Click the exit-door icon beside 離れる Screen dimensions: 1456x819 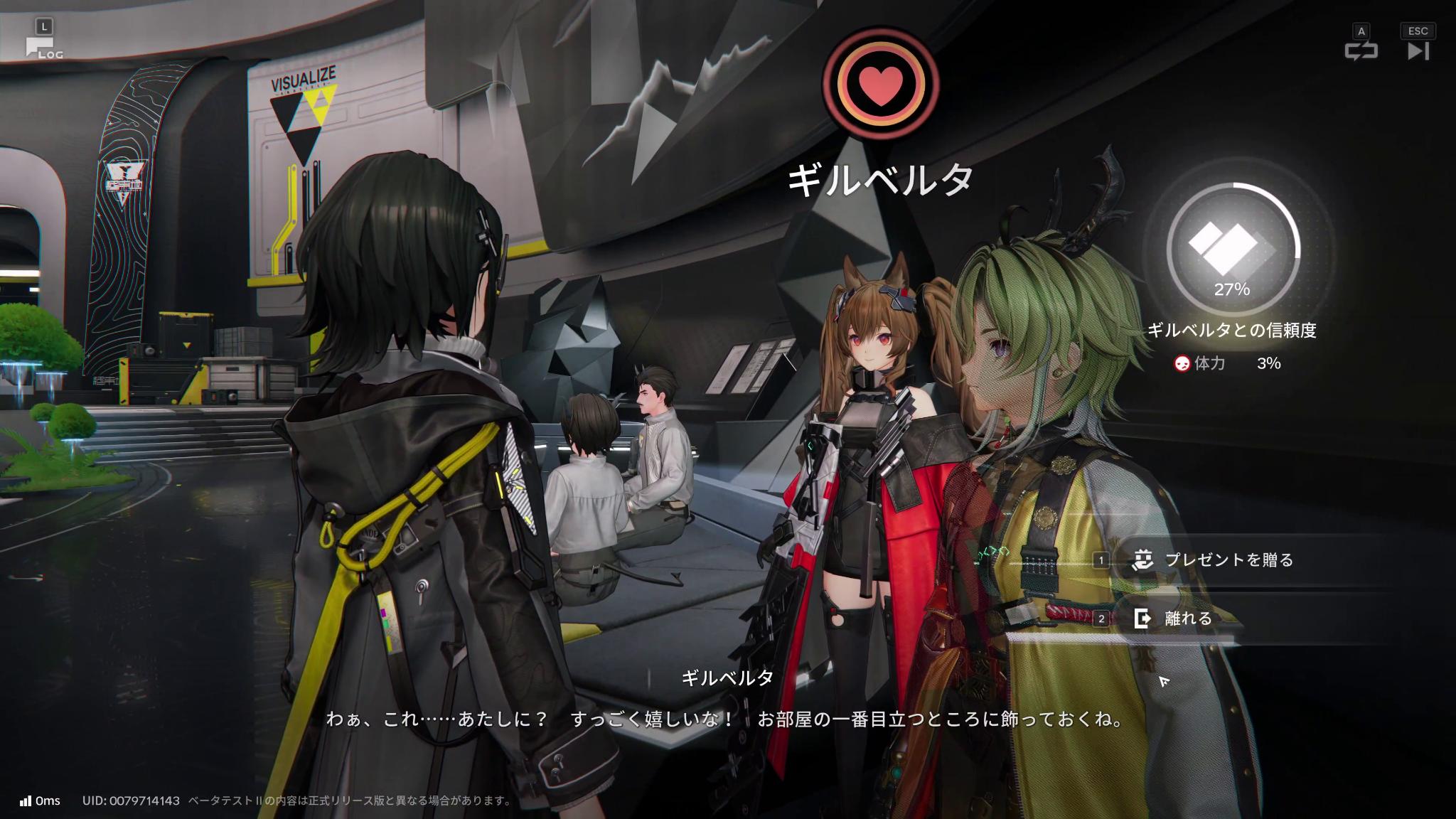click(x=1142, y=619)
